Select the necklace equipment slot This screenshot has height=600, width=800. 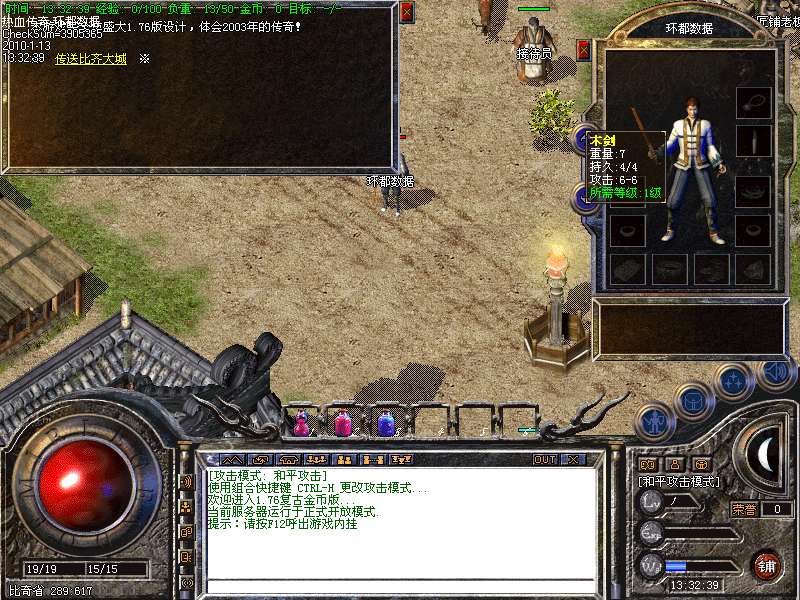[753, 102]
